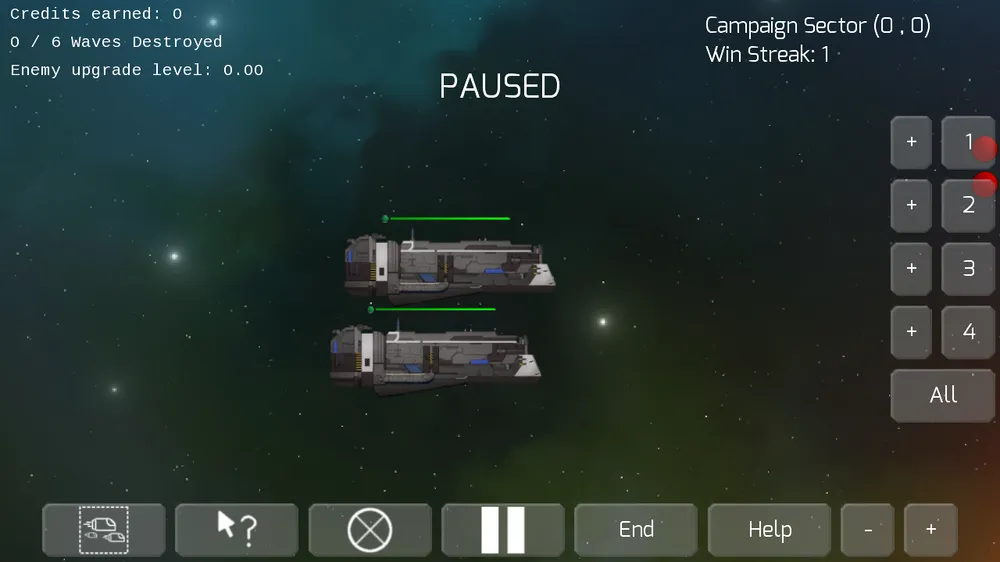Activate the cursor question-mark info tool
The image size is (1000, 562).
[237, 530]
